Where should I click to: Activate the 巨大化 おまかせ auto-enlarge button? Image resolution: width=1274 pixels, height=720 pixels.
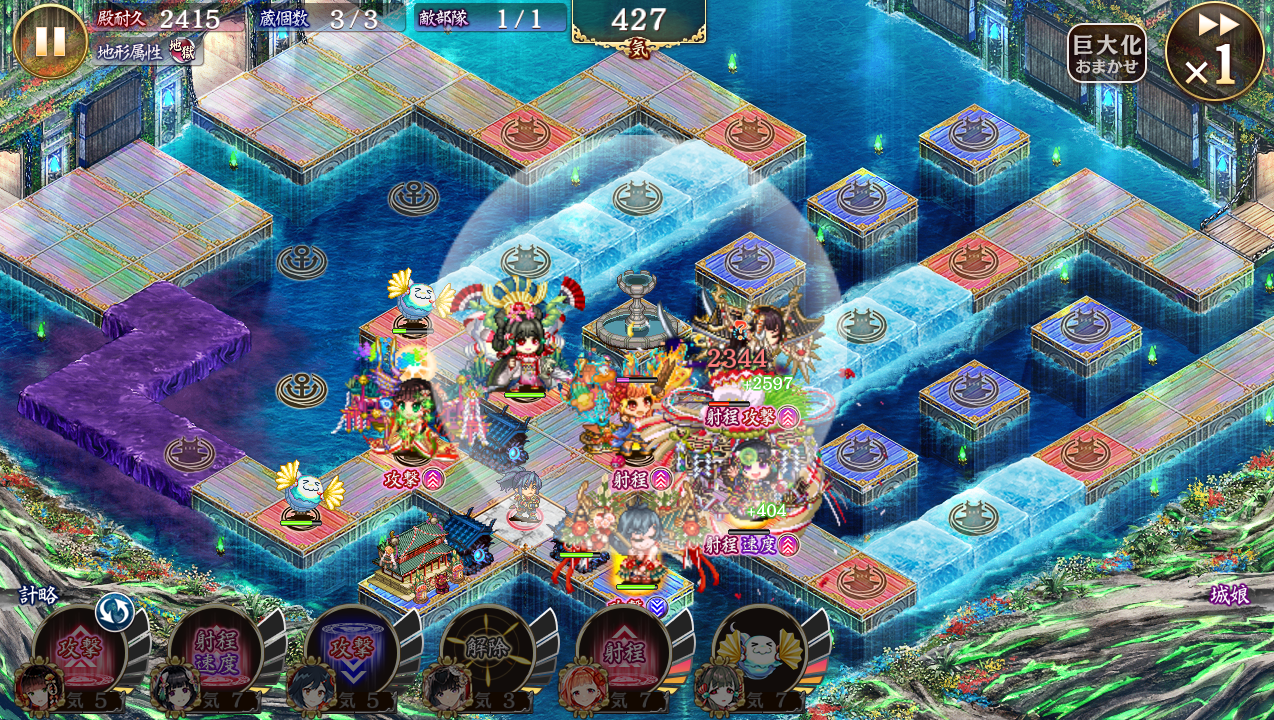pyautogui.click(x=1106, y=54)
